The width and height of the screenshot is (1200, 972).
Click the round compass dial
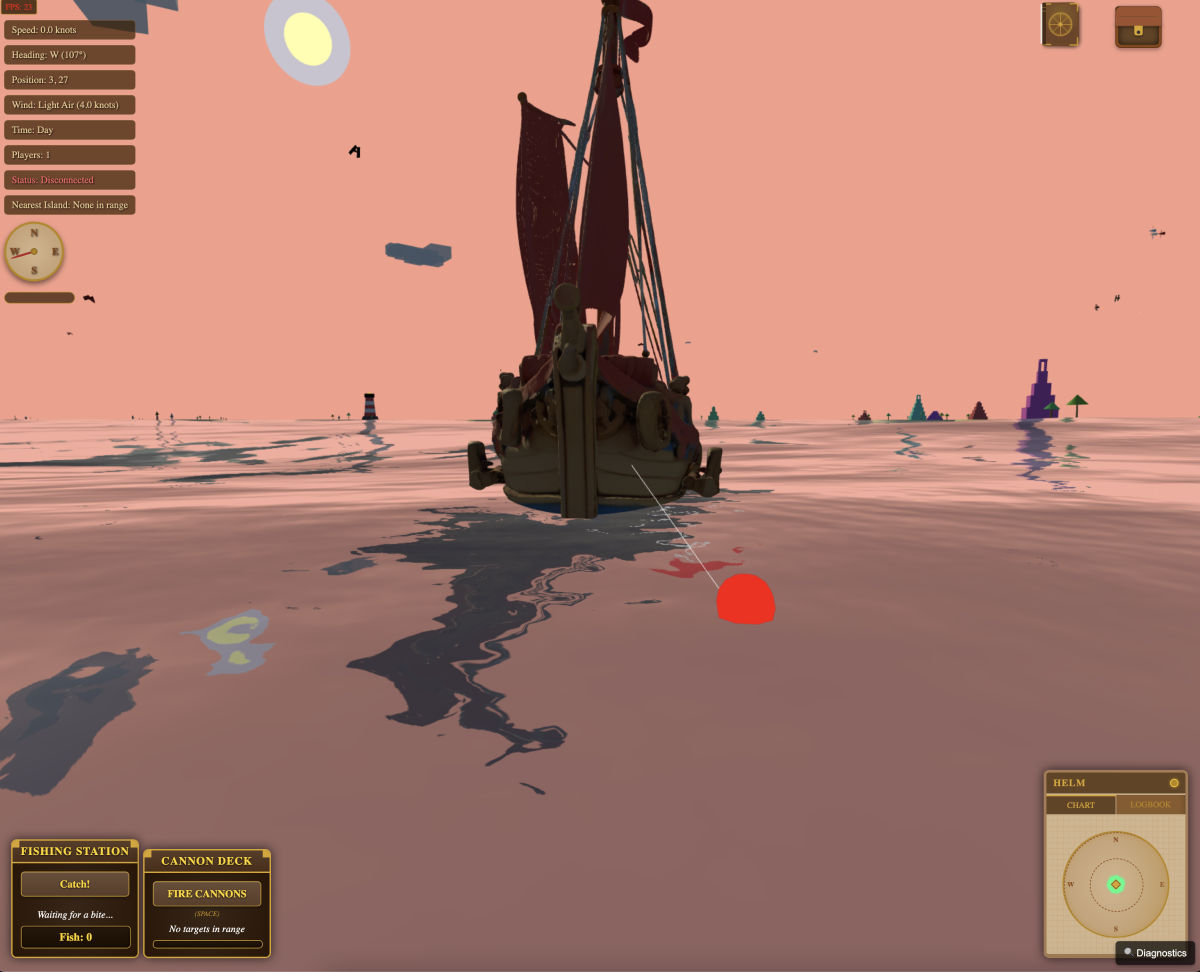point(34,251)
